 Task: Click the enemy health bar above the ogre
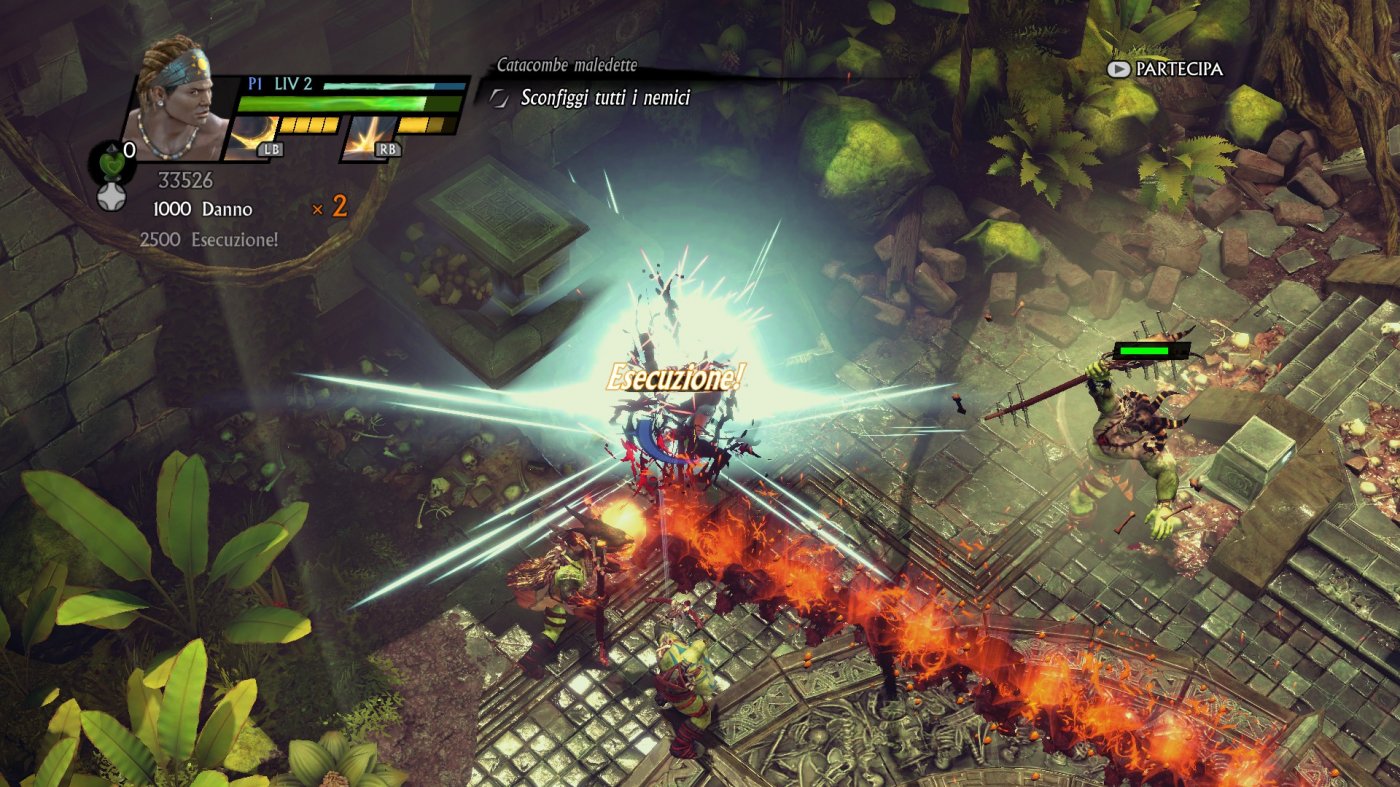(x=1150, y=349)
